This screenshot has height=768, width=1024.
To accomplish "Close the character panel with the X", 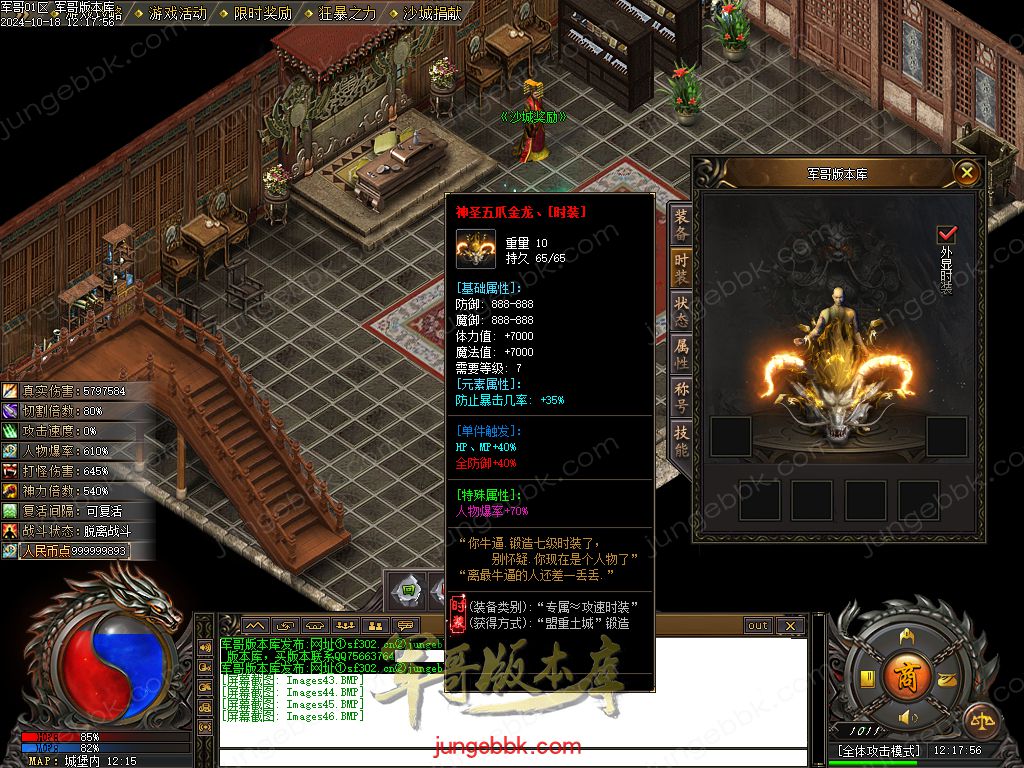I will pos(966,173).
